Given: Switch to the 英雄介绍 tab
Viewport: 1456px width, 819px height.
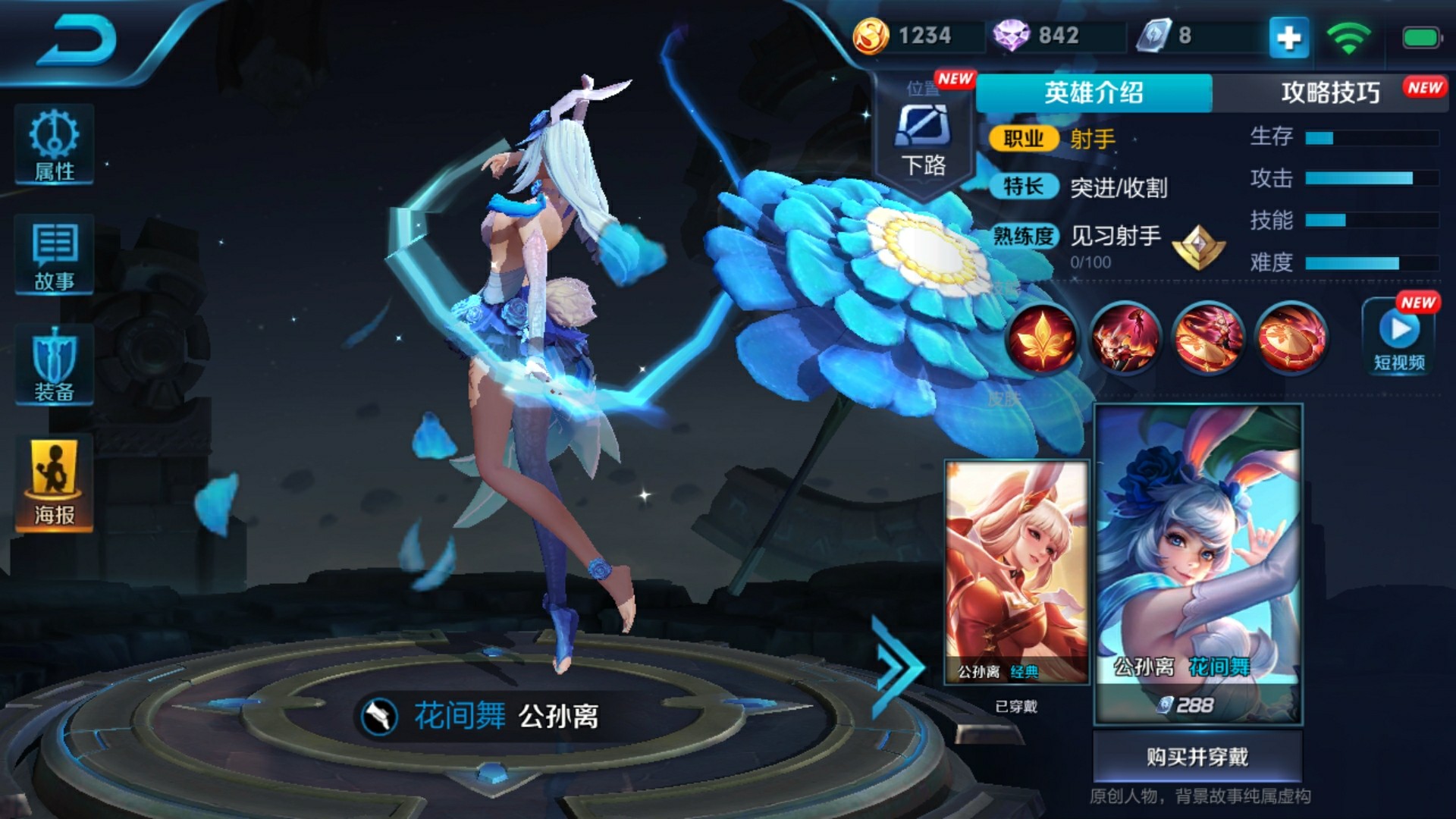Looking at the screenshot, I should pyautogui.click(x=1094, y=93).
